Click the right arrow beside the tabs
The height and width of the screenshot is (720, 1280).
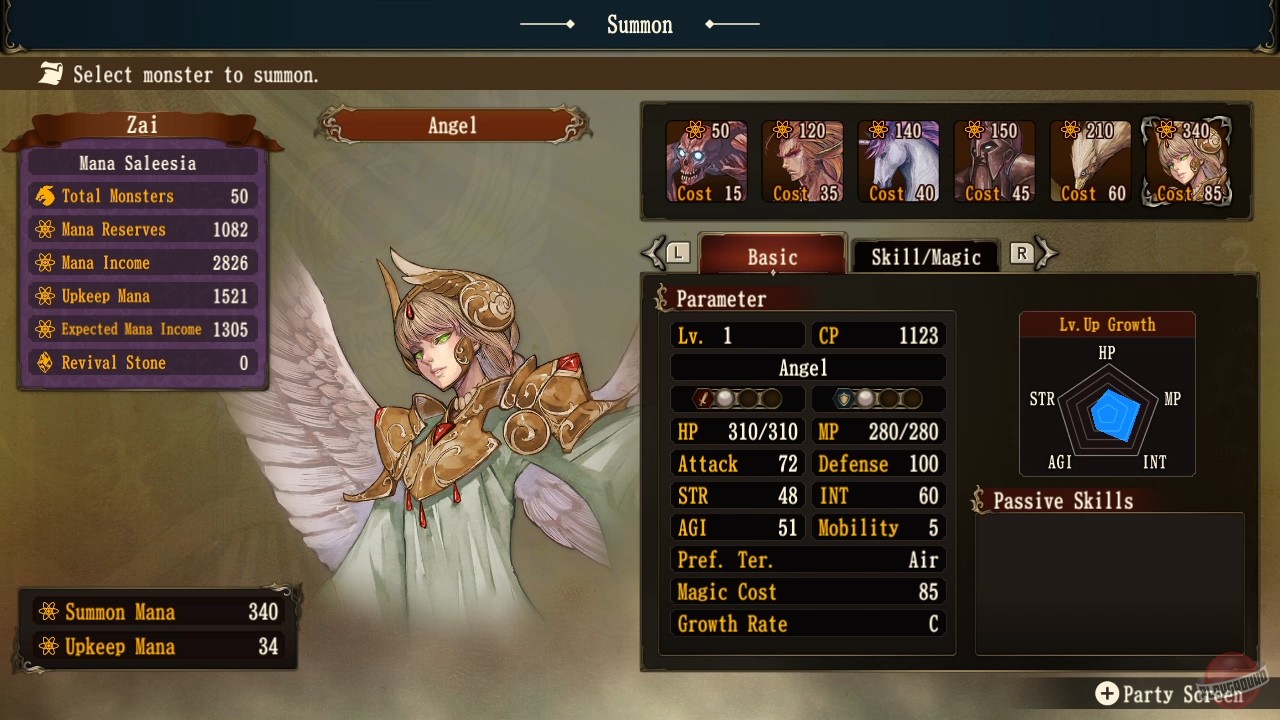pos(1044,254)
